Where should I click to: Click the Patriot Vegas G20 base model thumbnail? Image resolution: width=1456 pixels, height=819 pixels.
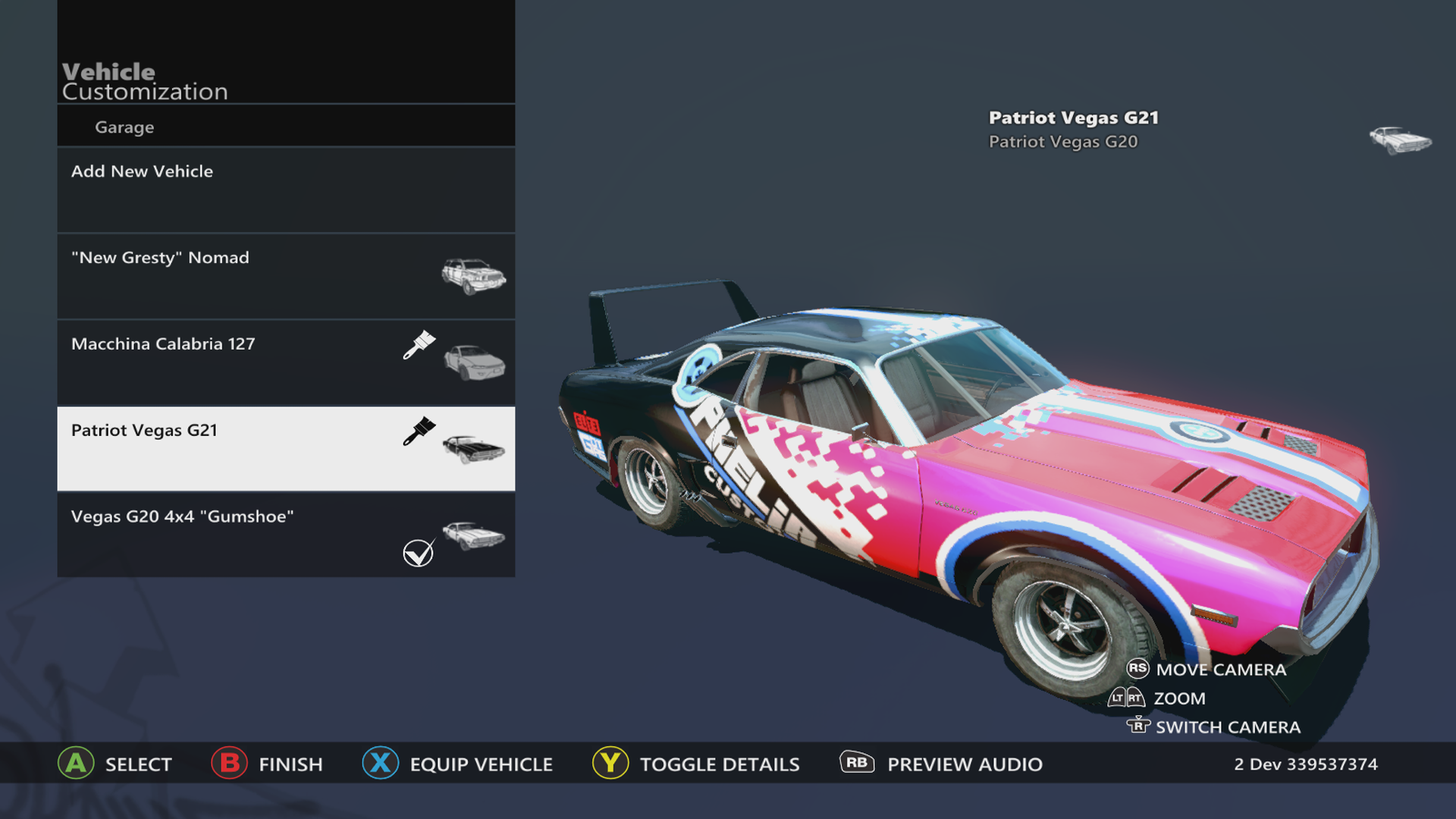pyautogui.click(x=1400, y=140)
